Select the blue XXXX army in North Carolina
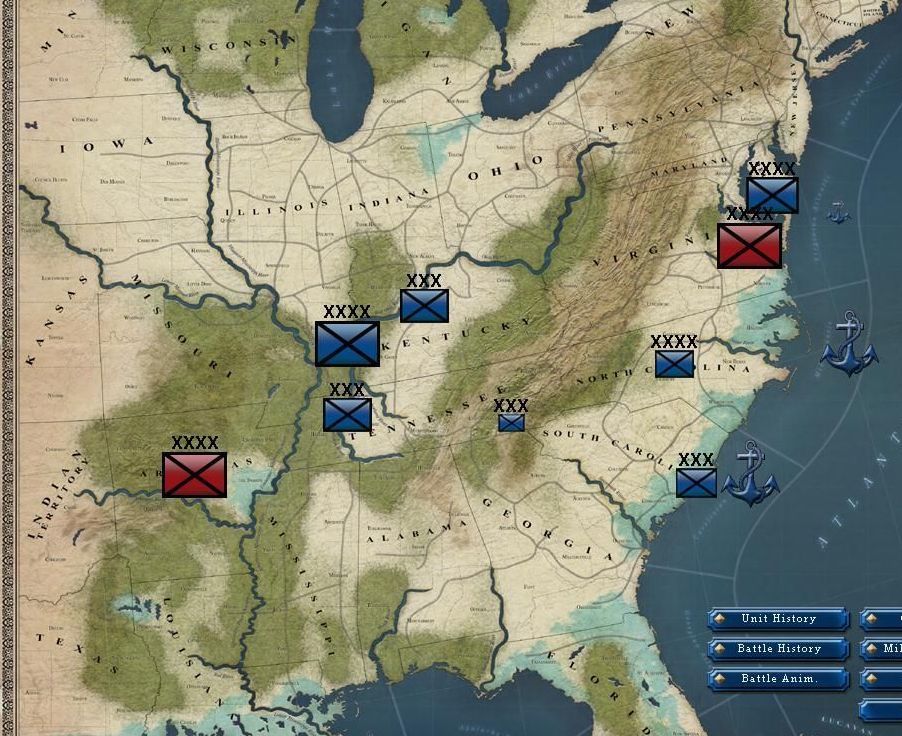902x736 pixels. (x=674, y=364)
